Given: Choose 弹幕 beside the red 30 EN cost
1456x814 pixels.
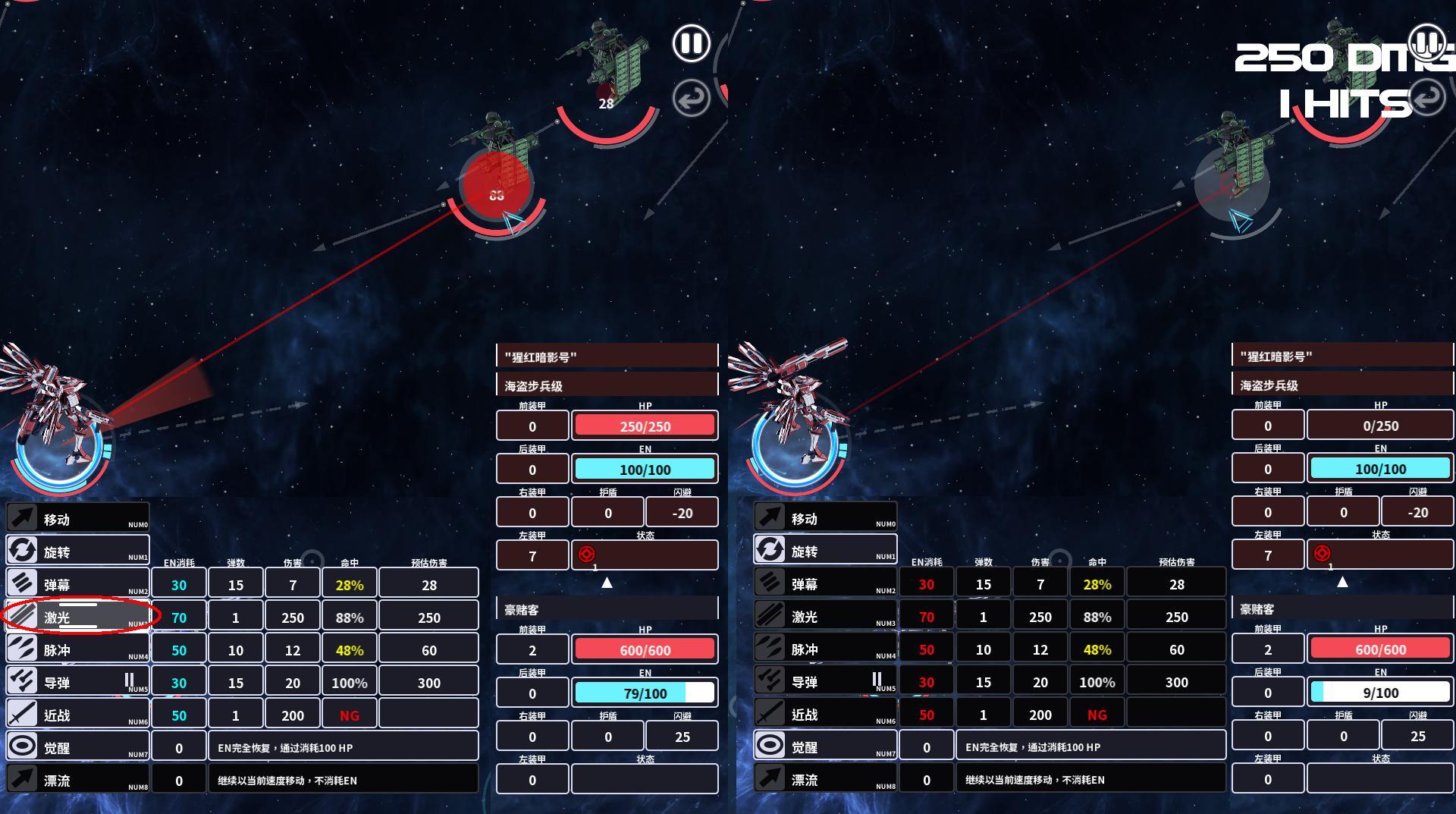Looking at the screenshot, I should [825, 583].
